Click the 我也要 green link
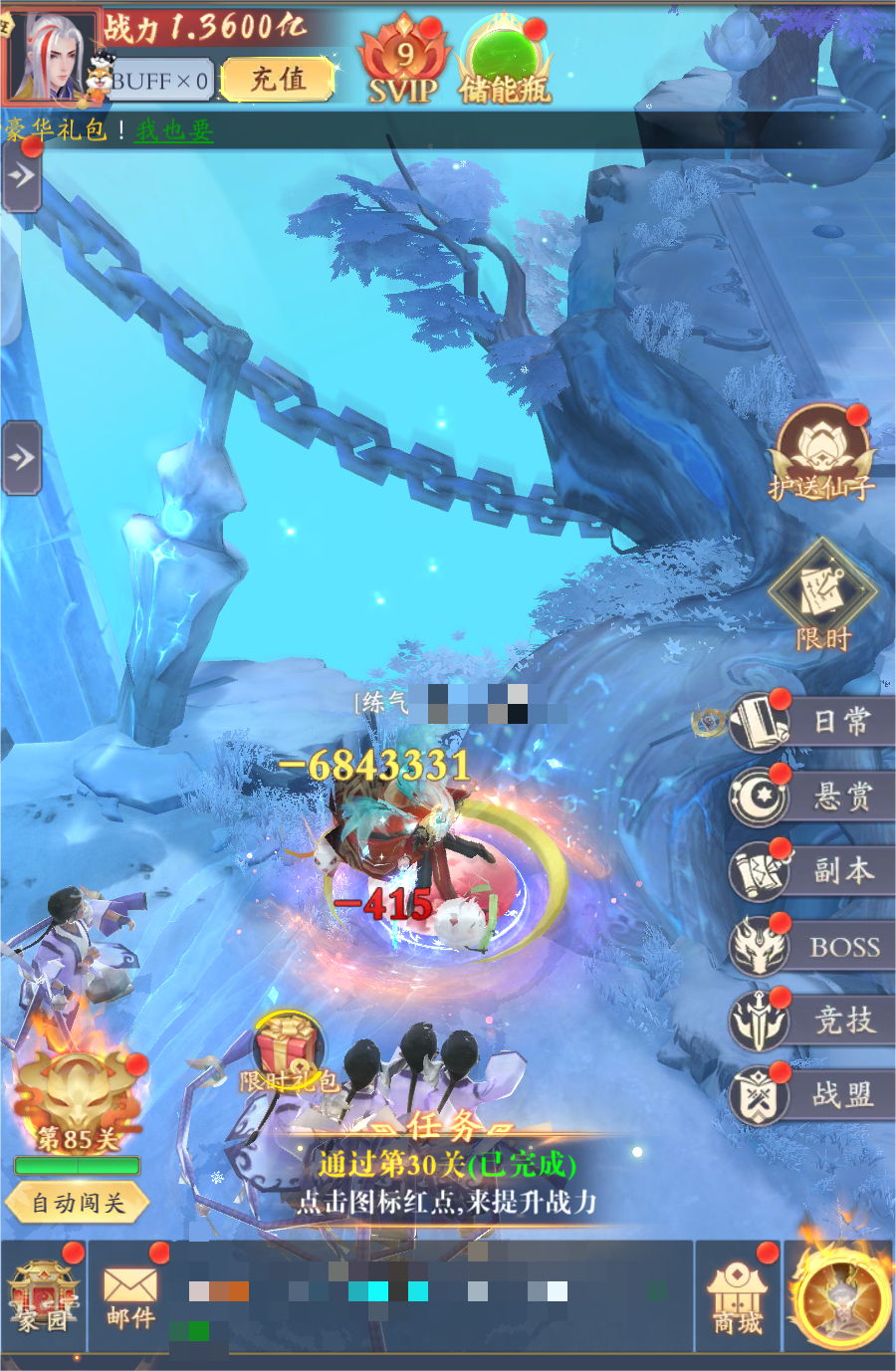 pyautogui.click(x=174, y=130)
